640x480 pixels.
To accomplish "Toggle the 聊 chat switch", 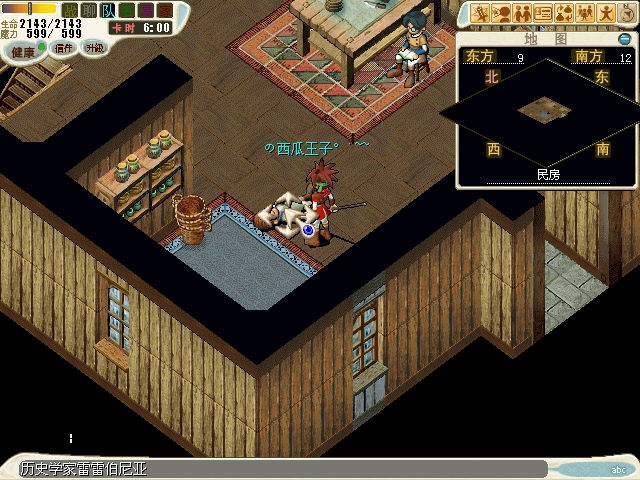I will (x=89, y=10).
